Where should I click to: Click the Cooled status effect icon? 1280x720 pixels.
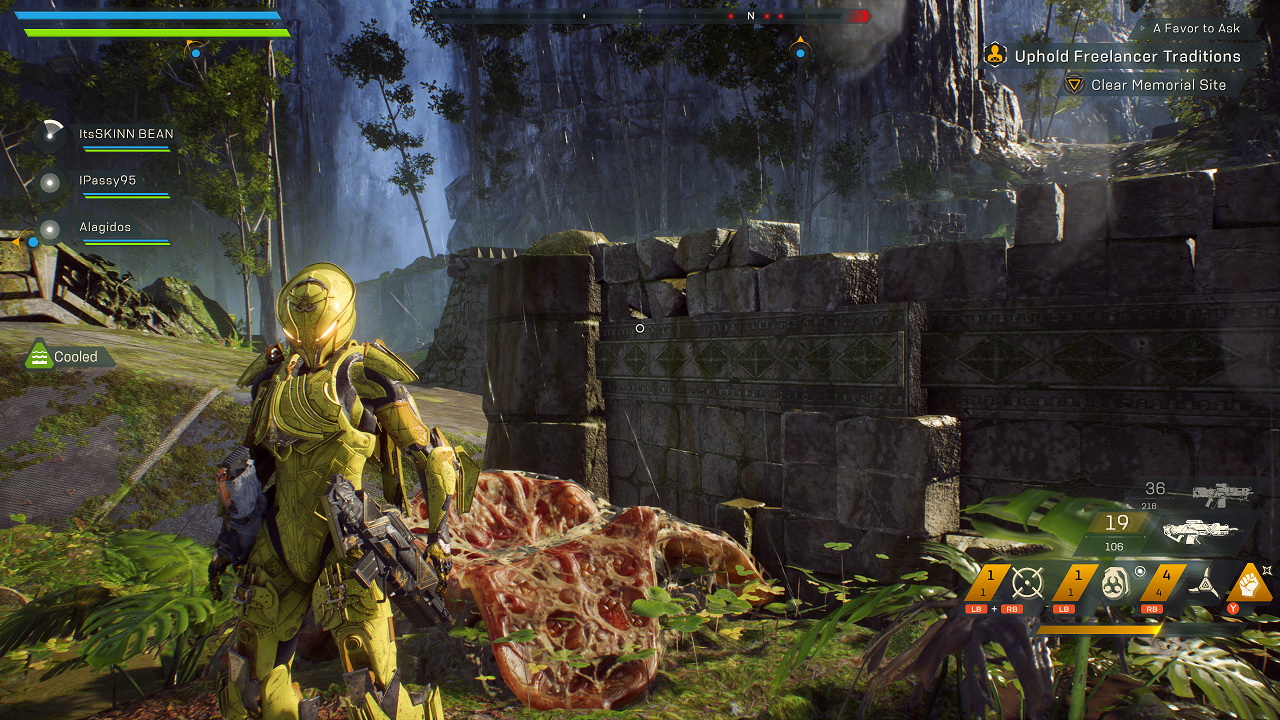[39, 356]
